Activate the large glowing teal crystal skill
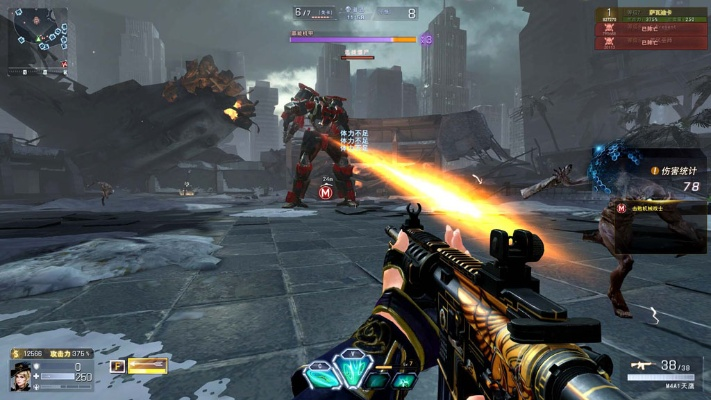Image resolution: width=711 pixels, height=400 pixels. click(x=351, y=371)
